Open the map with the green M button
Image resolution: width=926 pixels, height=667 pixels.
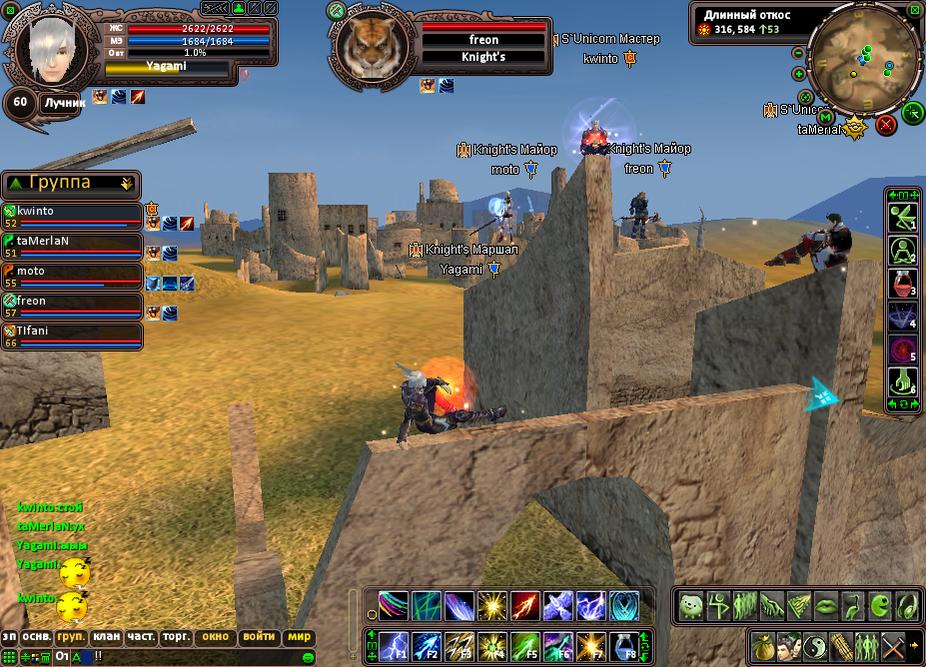[x=826, y=118]
